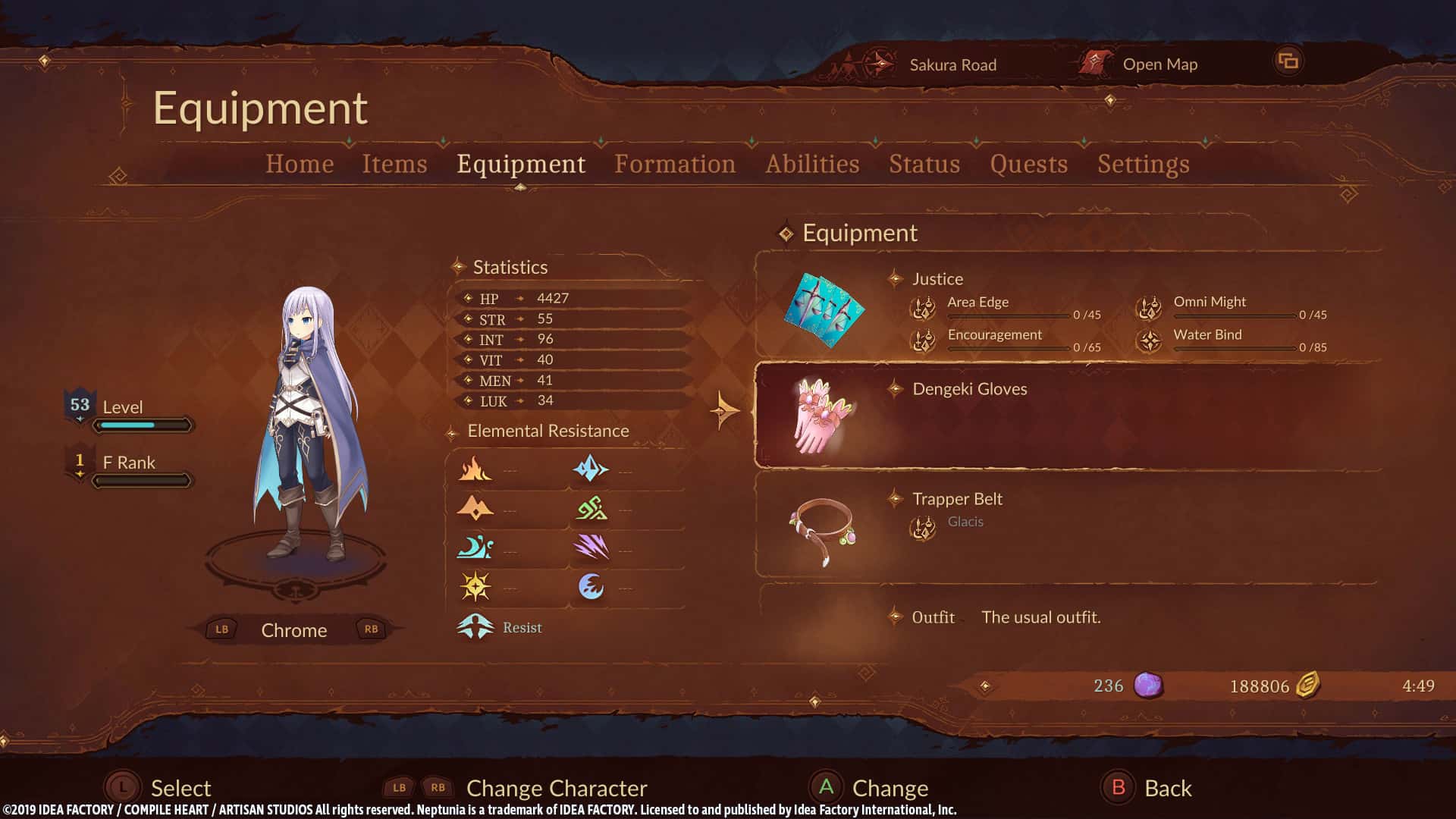Viewport: 1456px width, 819px height.
Task: Select the fire elemental resistance icon
Action: (x=476, y=468)
